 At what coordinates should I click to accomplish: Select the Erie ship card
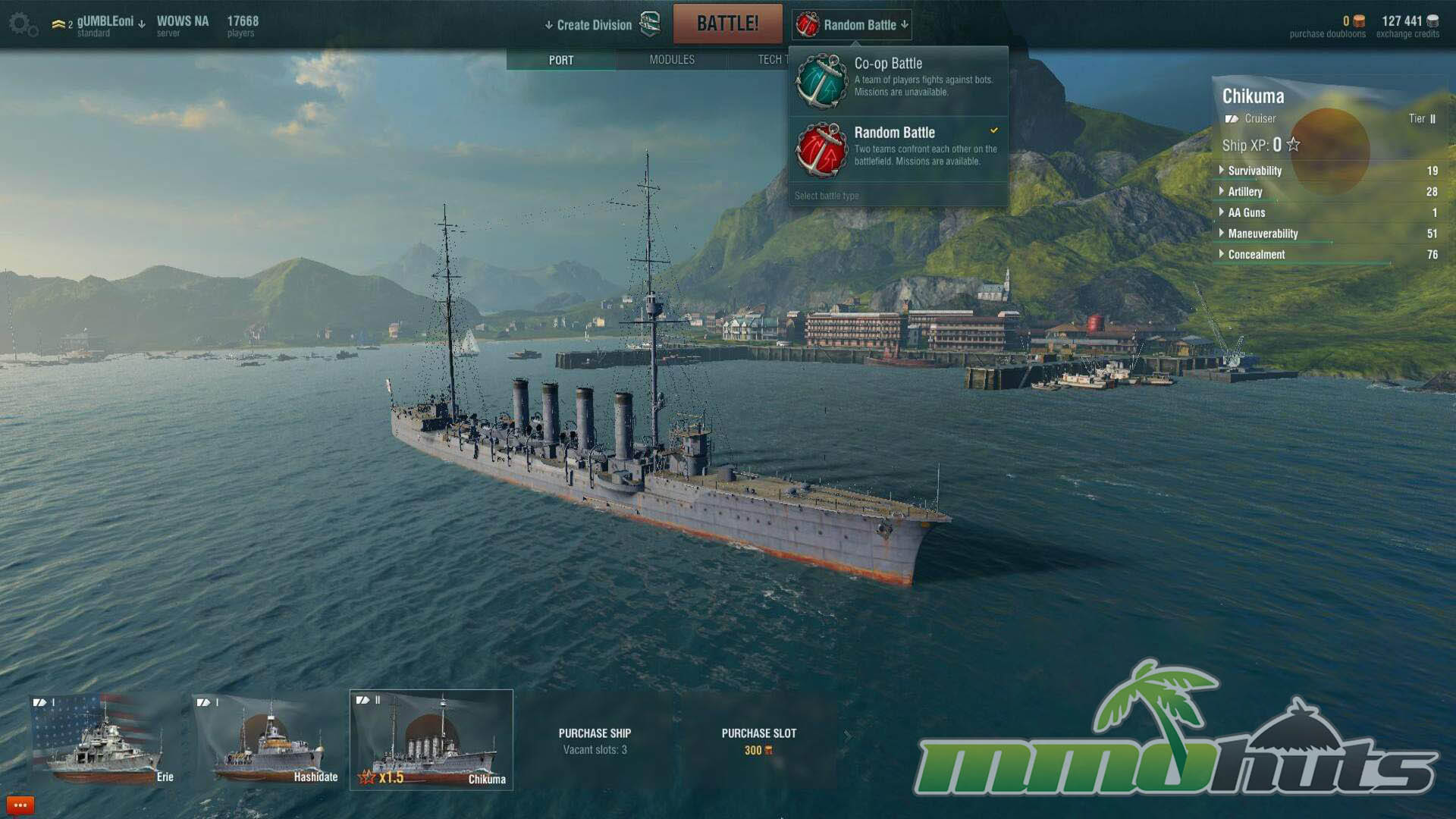pos(104,740)
